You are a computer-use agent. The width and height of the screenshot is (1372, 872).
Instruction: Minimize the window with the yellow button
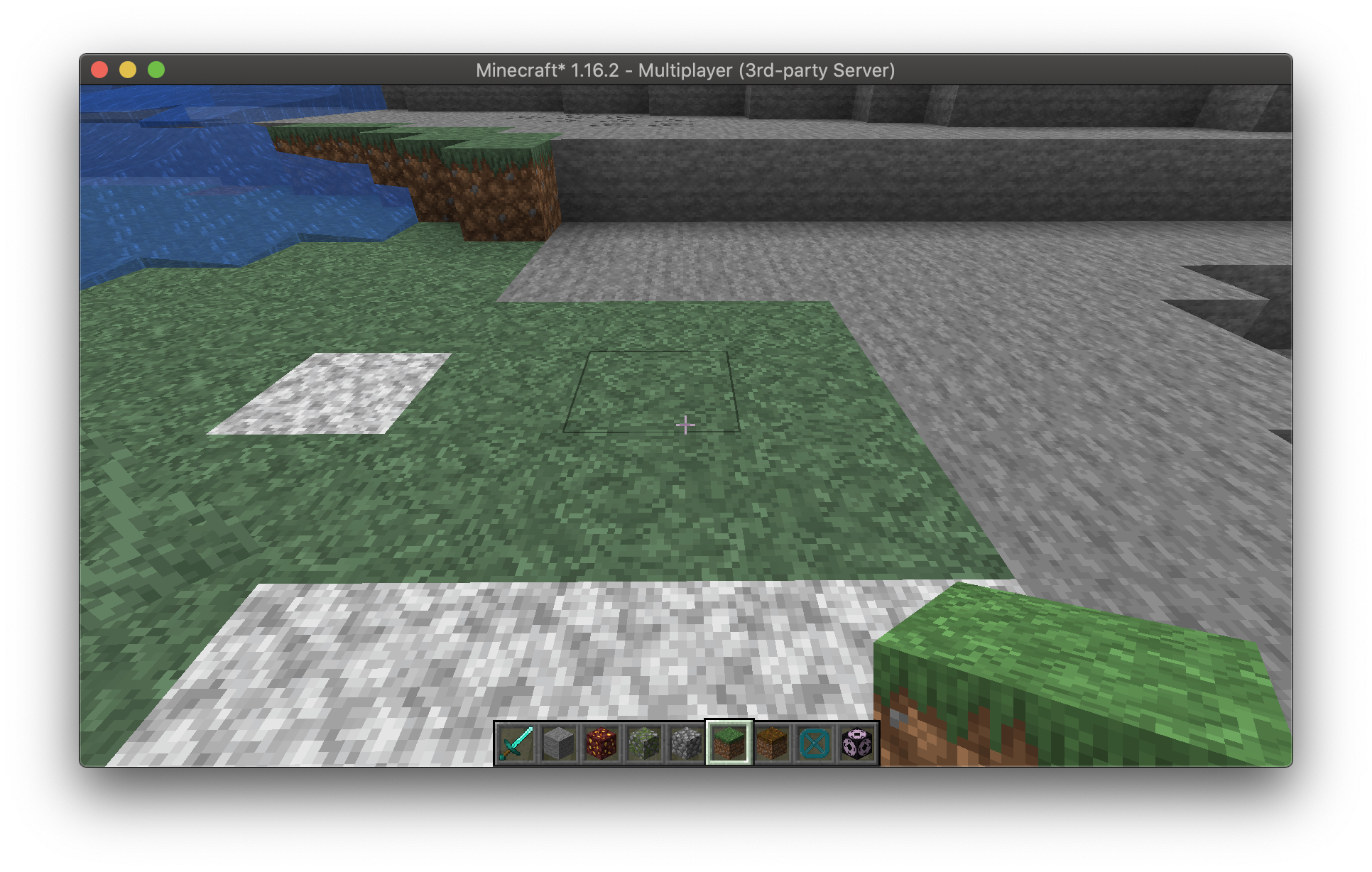pyautogui.click(x=128, y=69)
